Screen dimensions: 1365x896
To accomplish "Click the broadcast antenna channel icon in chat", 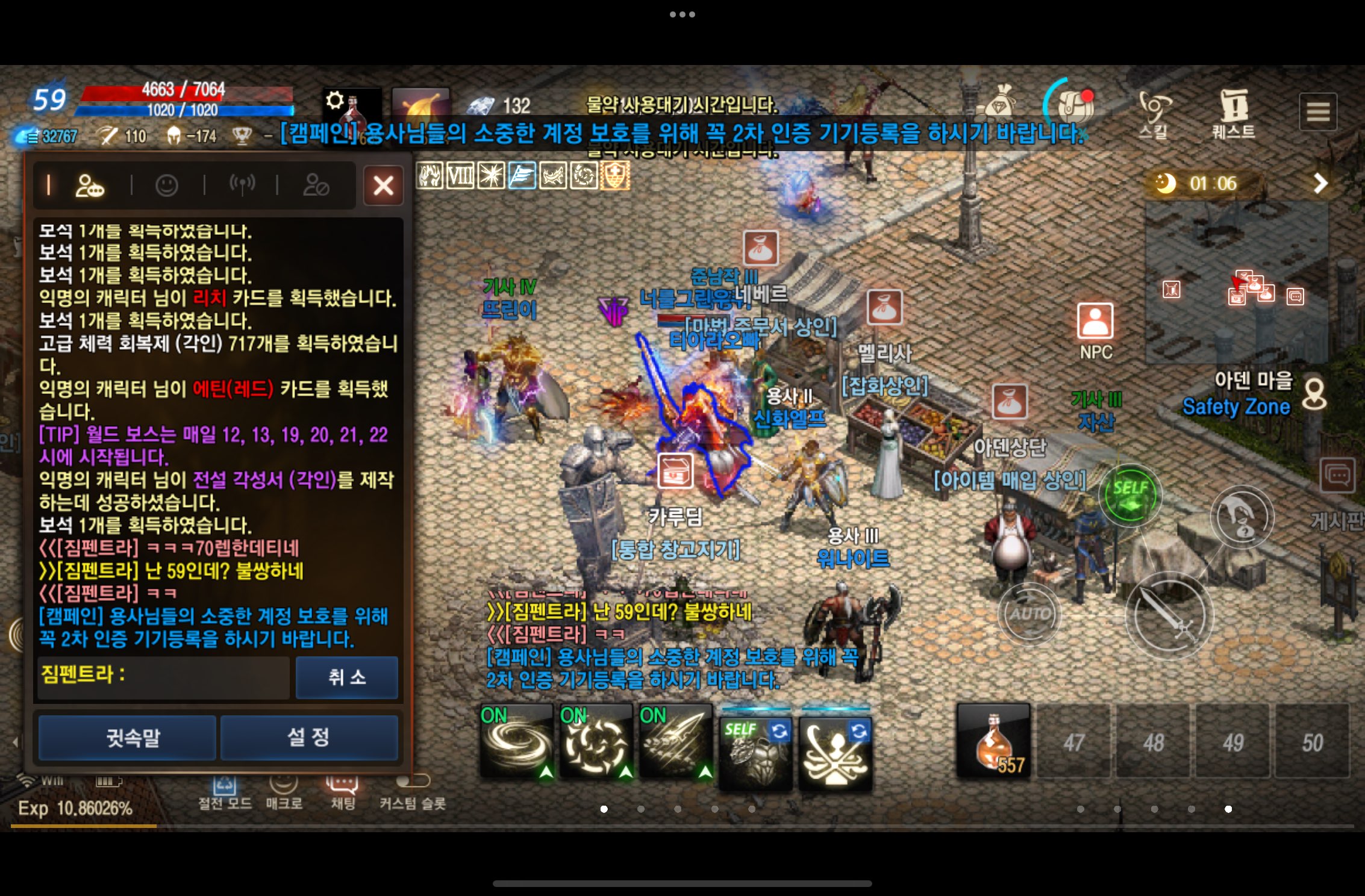I will 243,185.
